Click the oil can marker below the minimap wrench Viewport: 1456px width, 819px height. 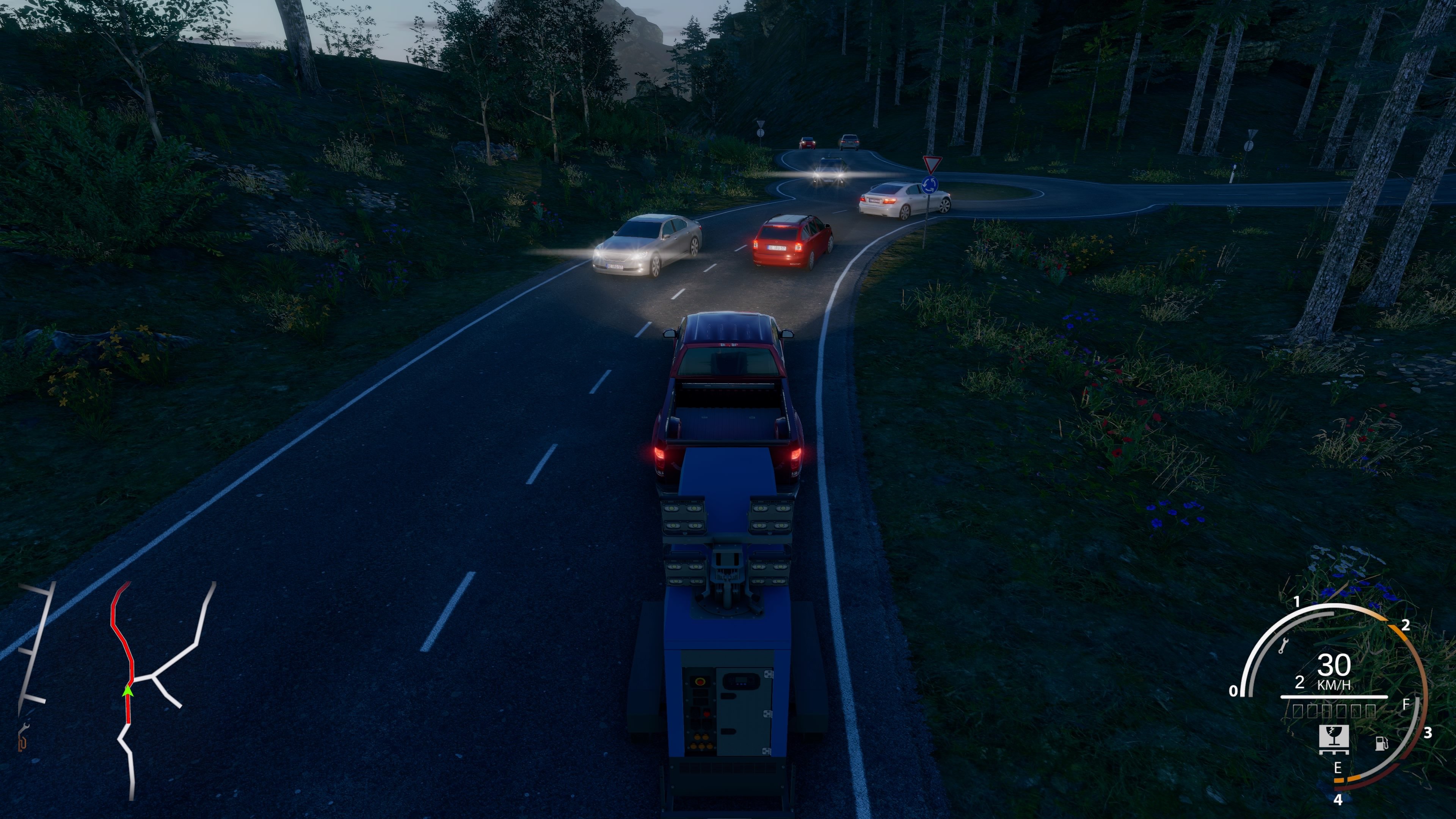pyautogui.click(x=22, y=744)
